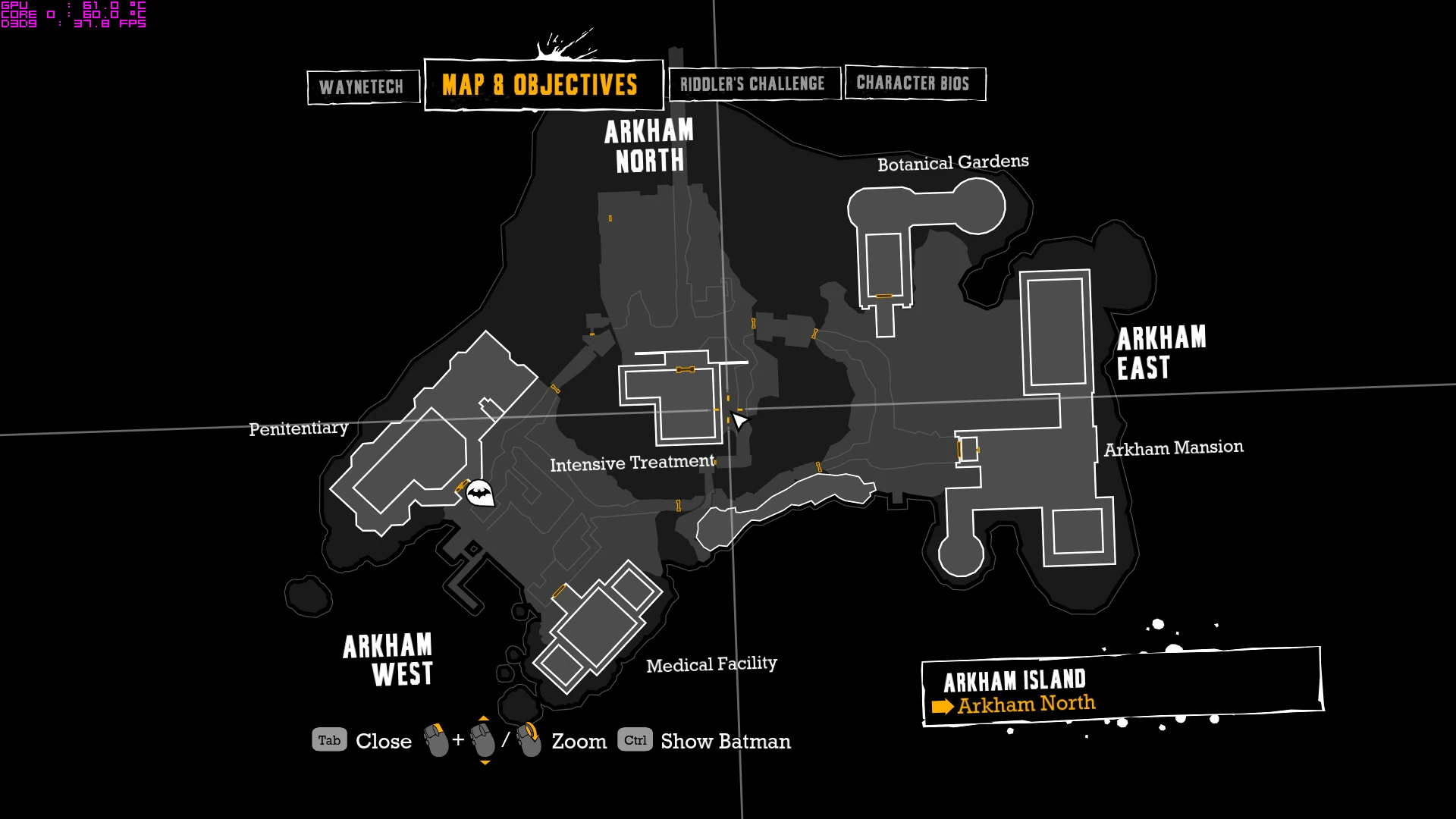Open the Character Bios tab

point(914,83)
